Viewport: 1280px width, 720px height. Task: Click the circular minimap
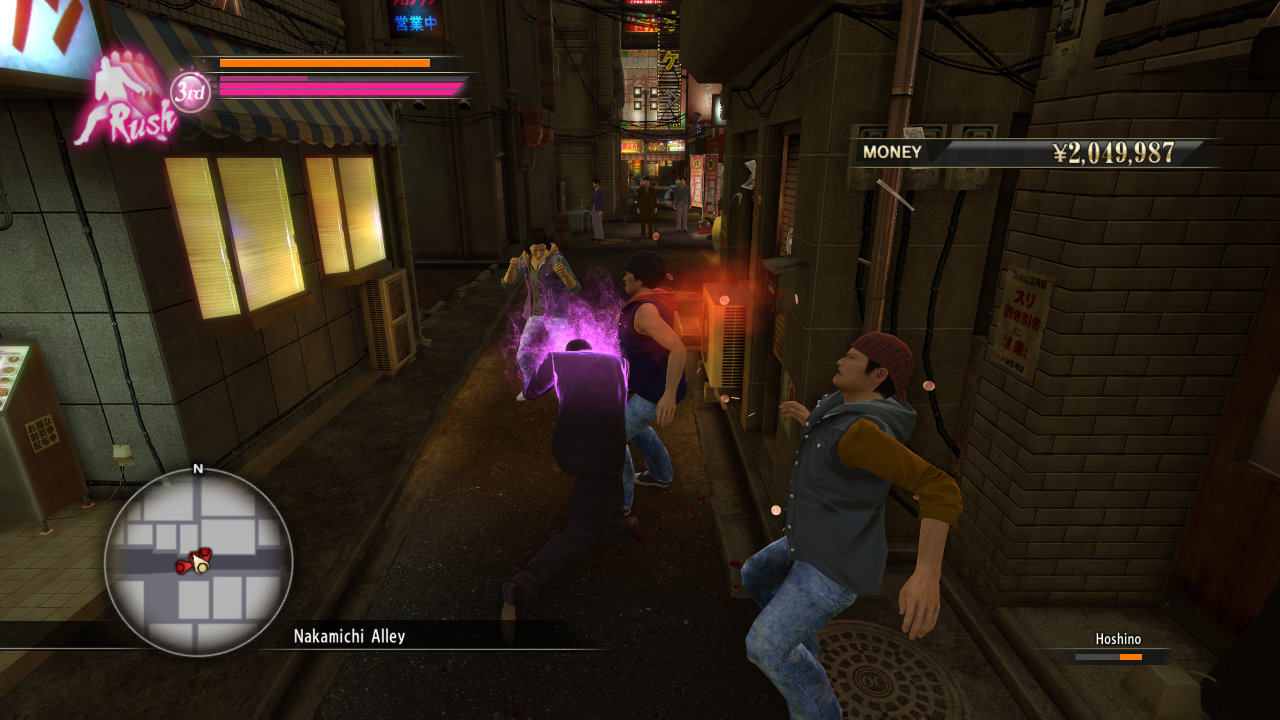198,561
